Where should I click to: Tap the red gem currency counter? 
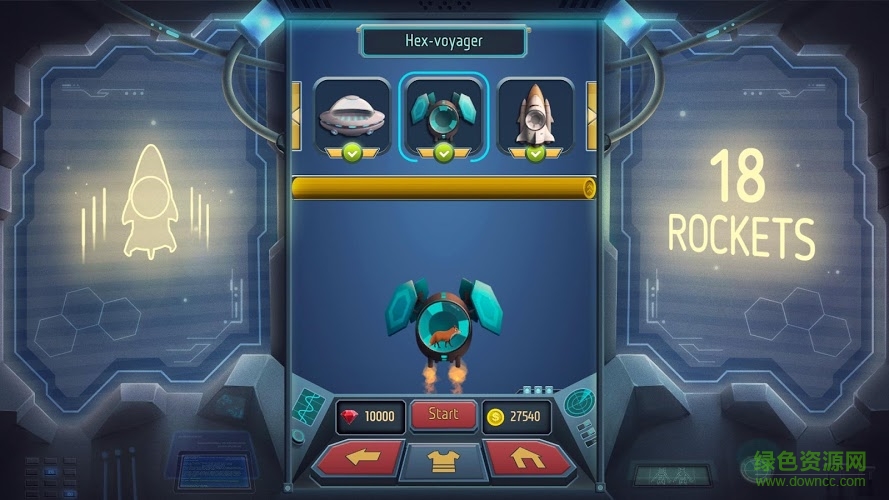pos(370,417)
